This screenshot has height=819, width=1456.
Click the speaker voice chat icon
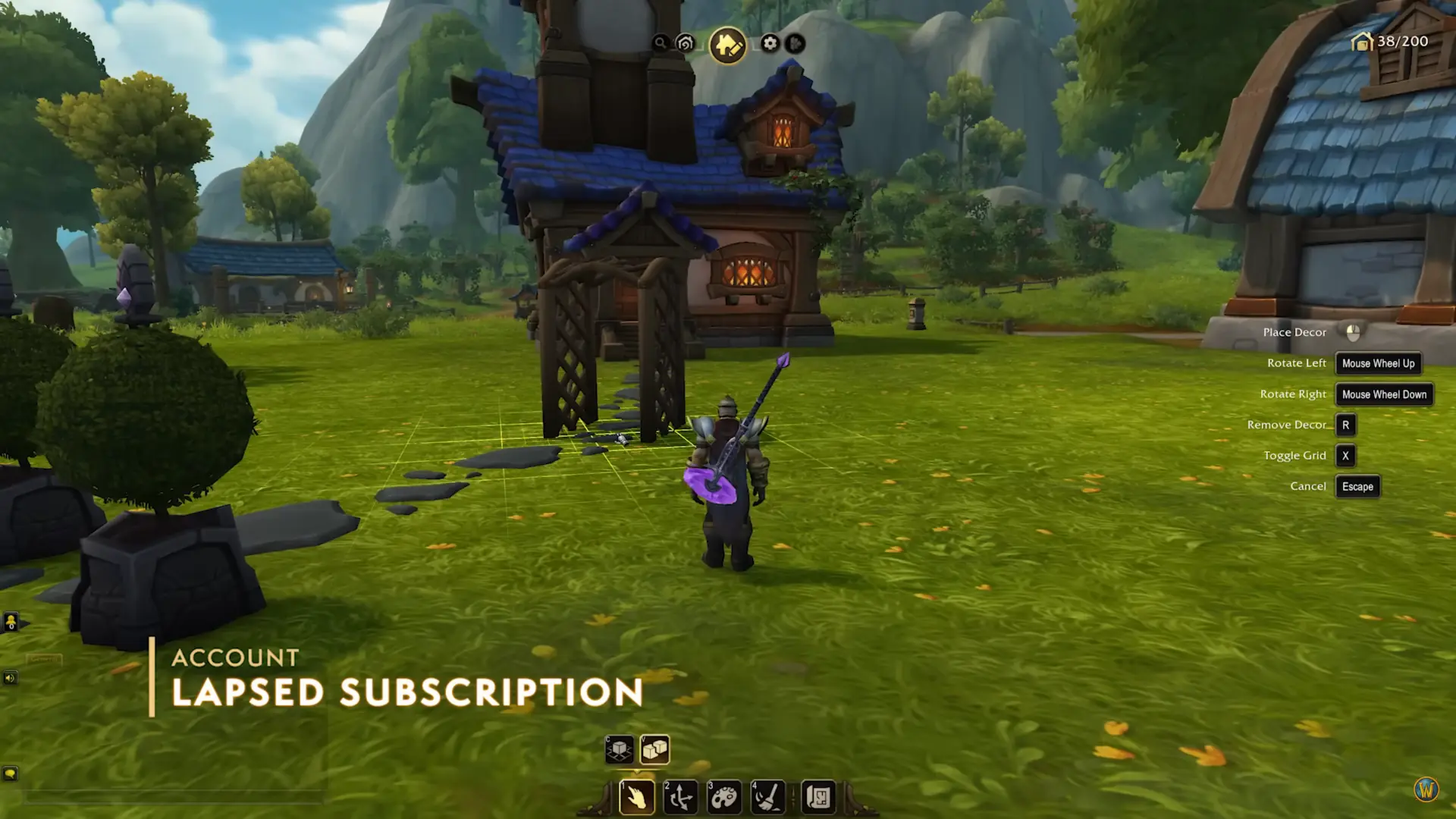[10, 677]
